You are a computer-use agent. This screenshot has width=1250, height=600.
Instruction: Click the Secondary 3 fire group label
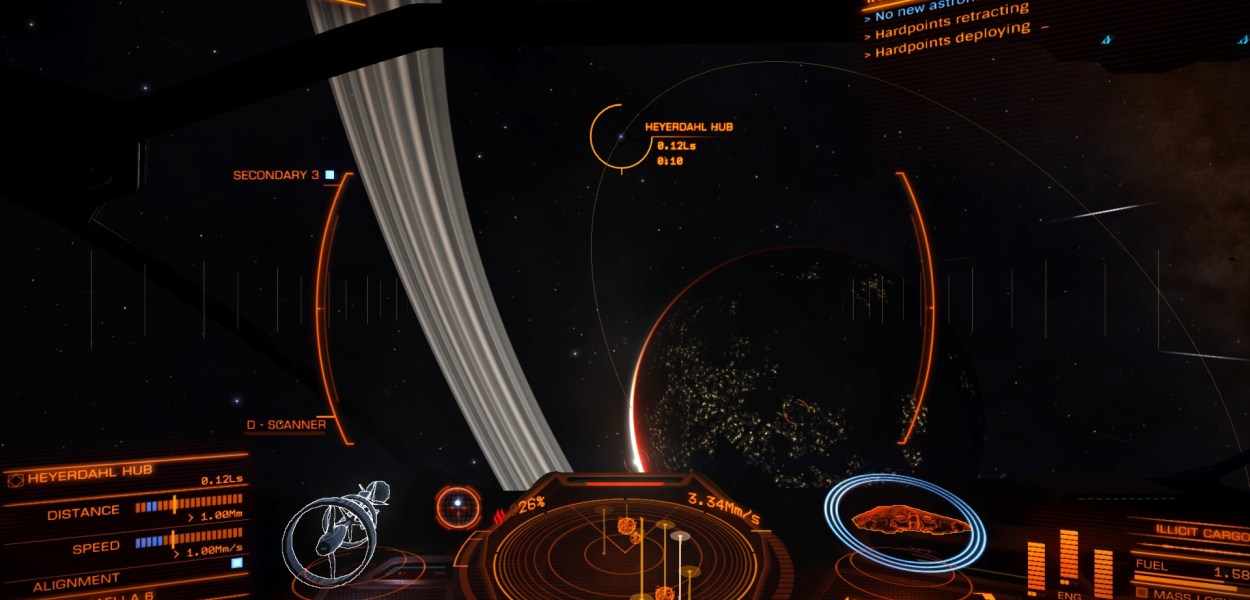[x=276, y=175]
